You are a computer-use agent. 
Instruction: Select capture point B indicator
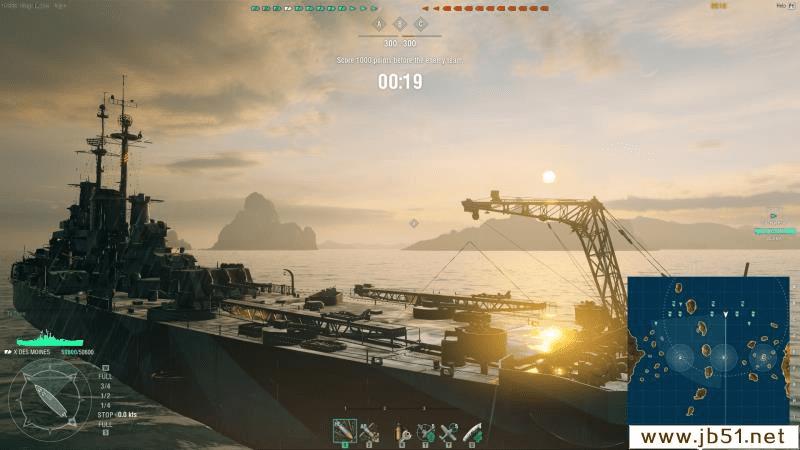pos(399,24)
